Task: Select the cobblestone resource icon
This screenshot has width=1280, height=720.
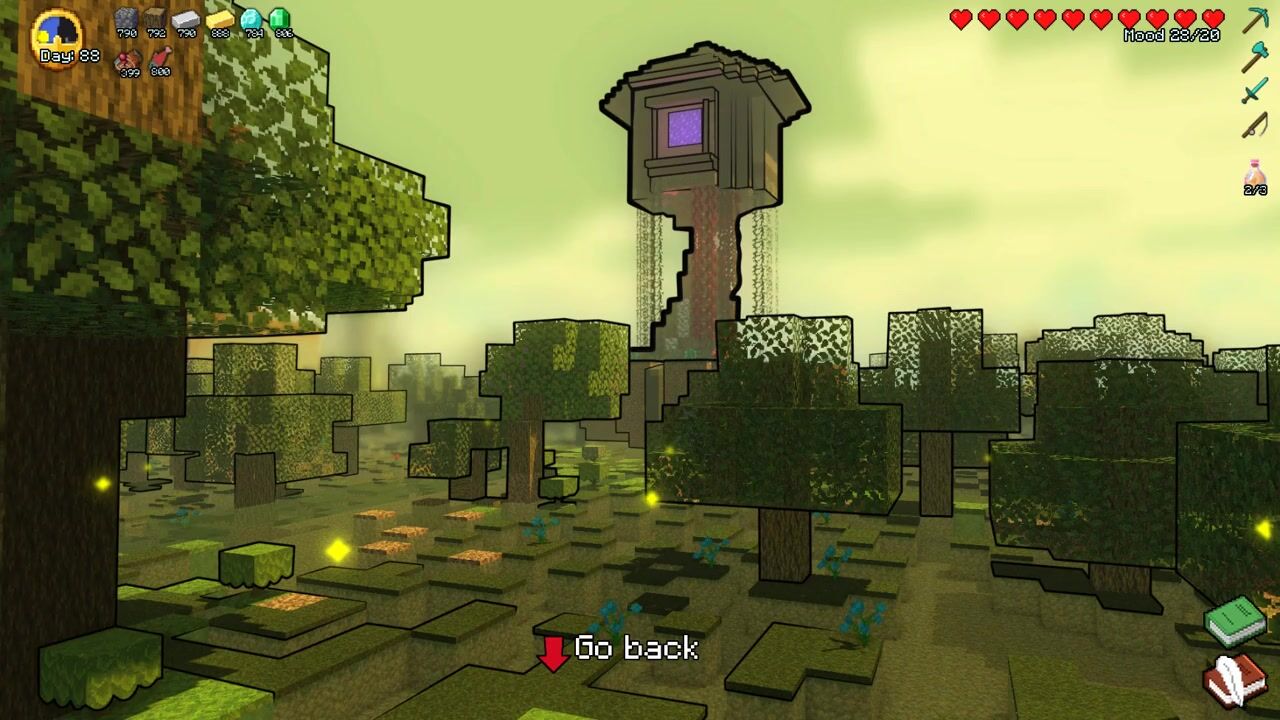Action: click(126, 19)
